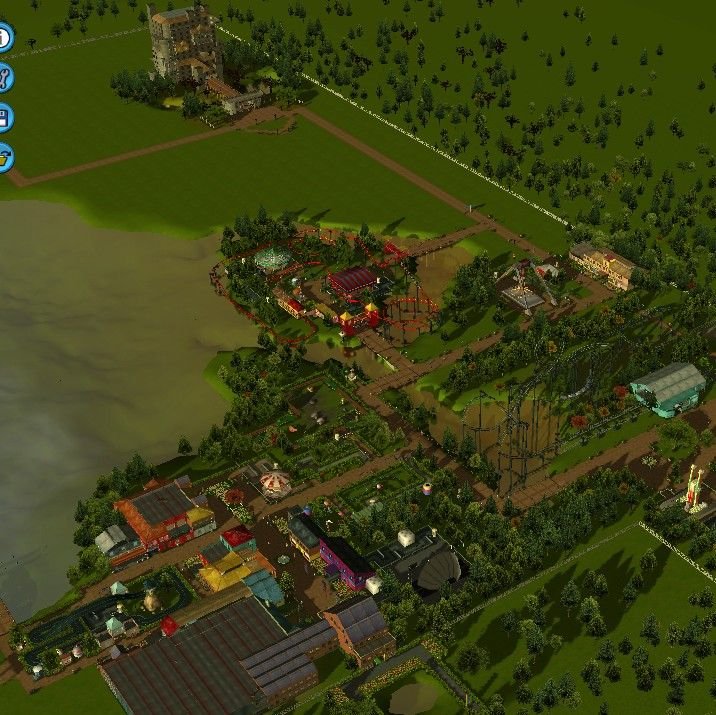Image resolution: width=716 pixels, height=715 pixels.
Task: Click the floppy disk save icon
Action: (x=4, y=118)
